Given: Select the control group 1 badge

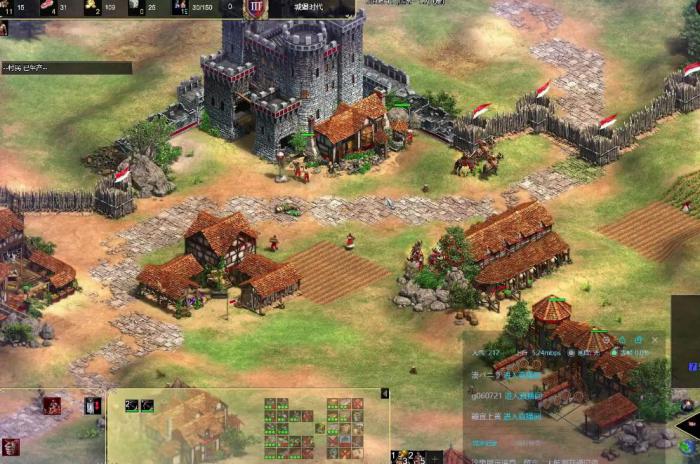Looking at the screenshot, I should click(396, 457).
